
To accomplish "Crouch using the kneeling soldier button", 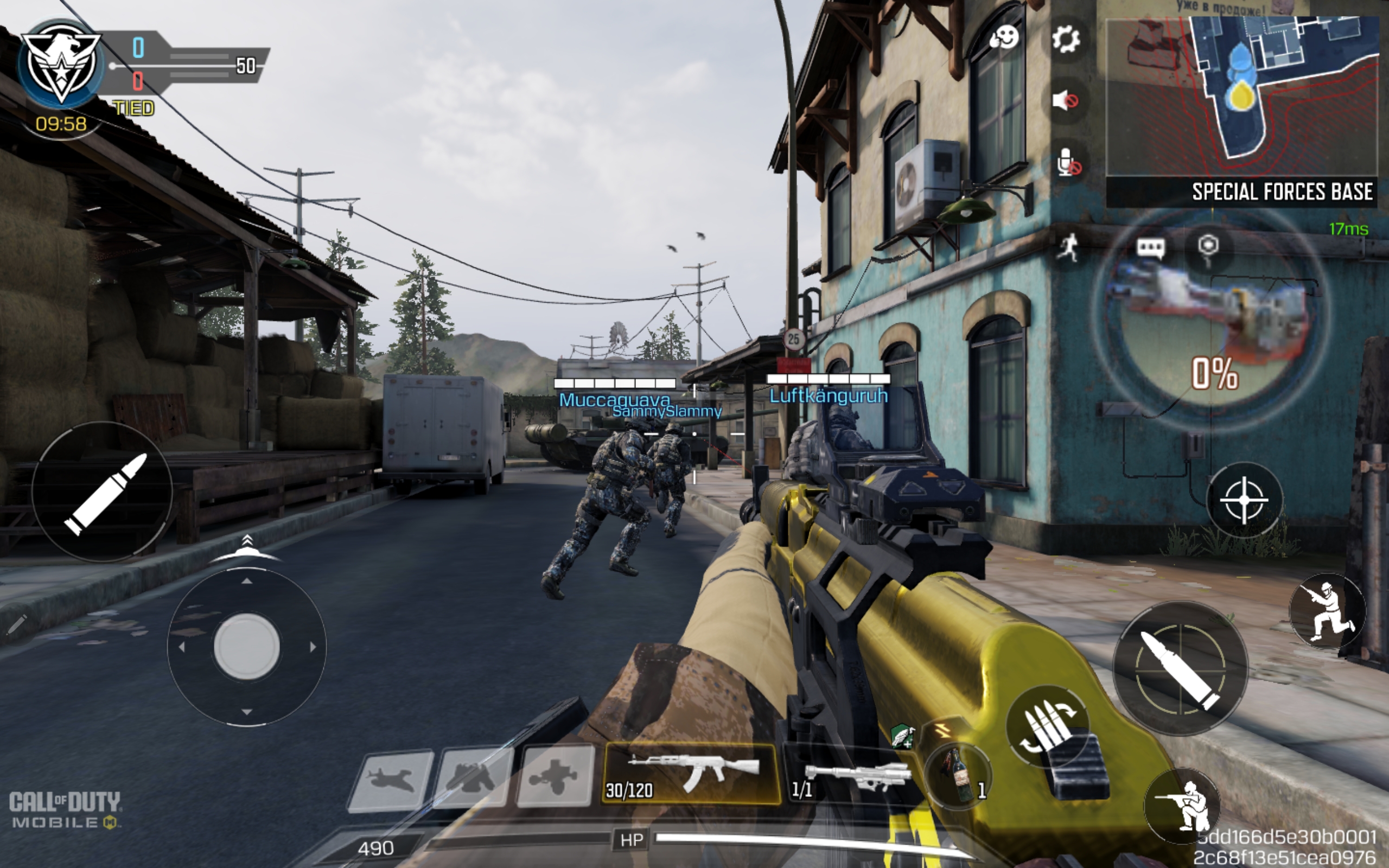I will (1181, 806).
